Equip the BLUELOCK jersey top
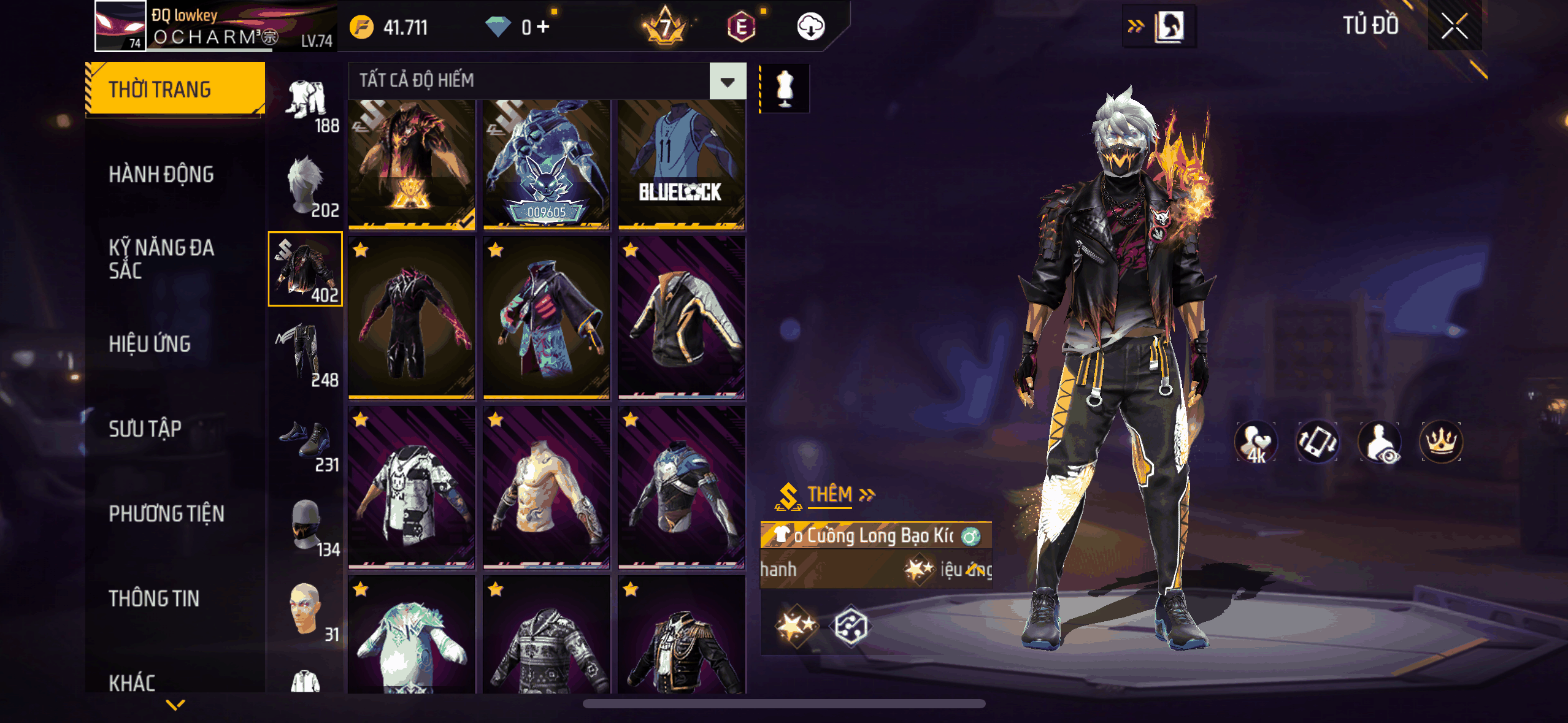 click(681, 164)
